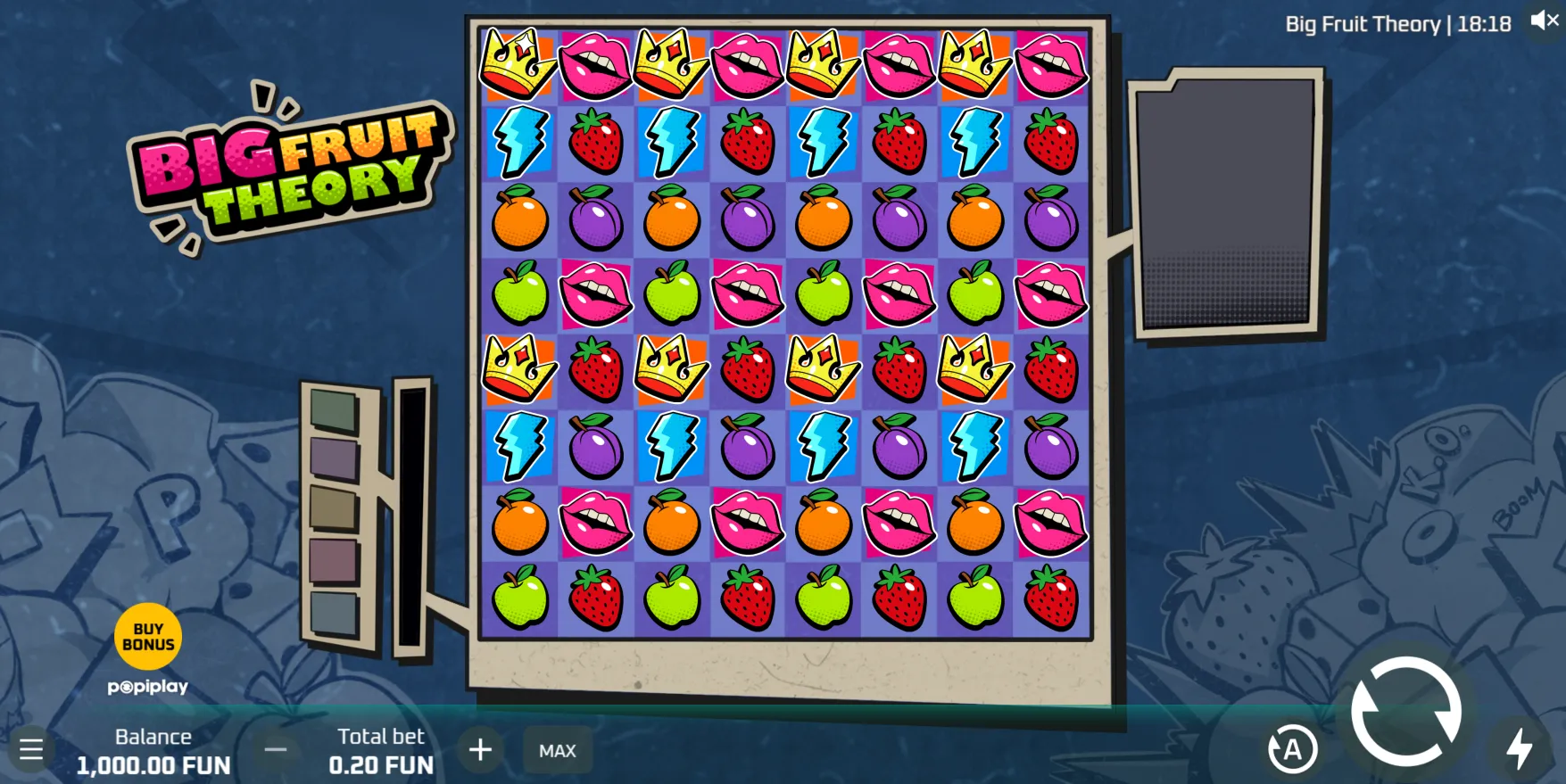This screenshot has width=1566, height=784.
Task: Unmute the game sound
Action: (x=1545, y=21)
